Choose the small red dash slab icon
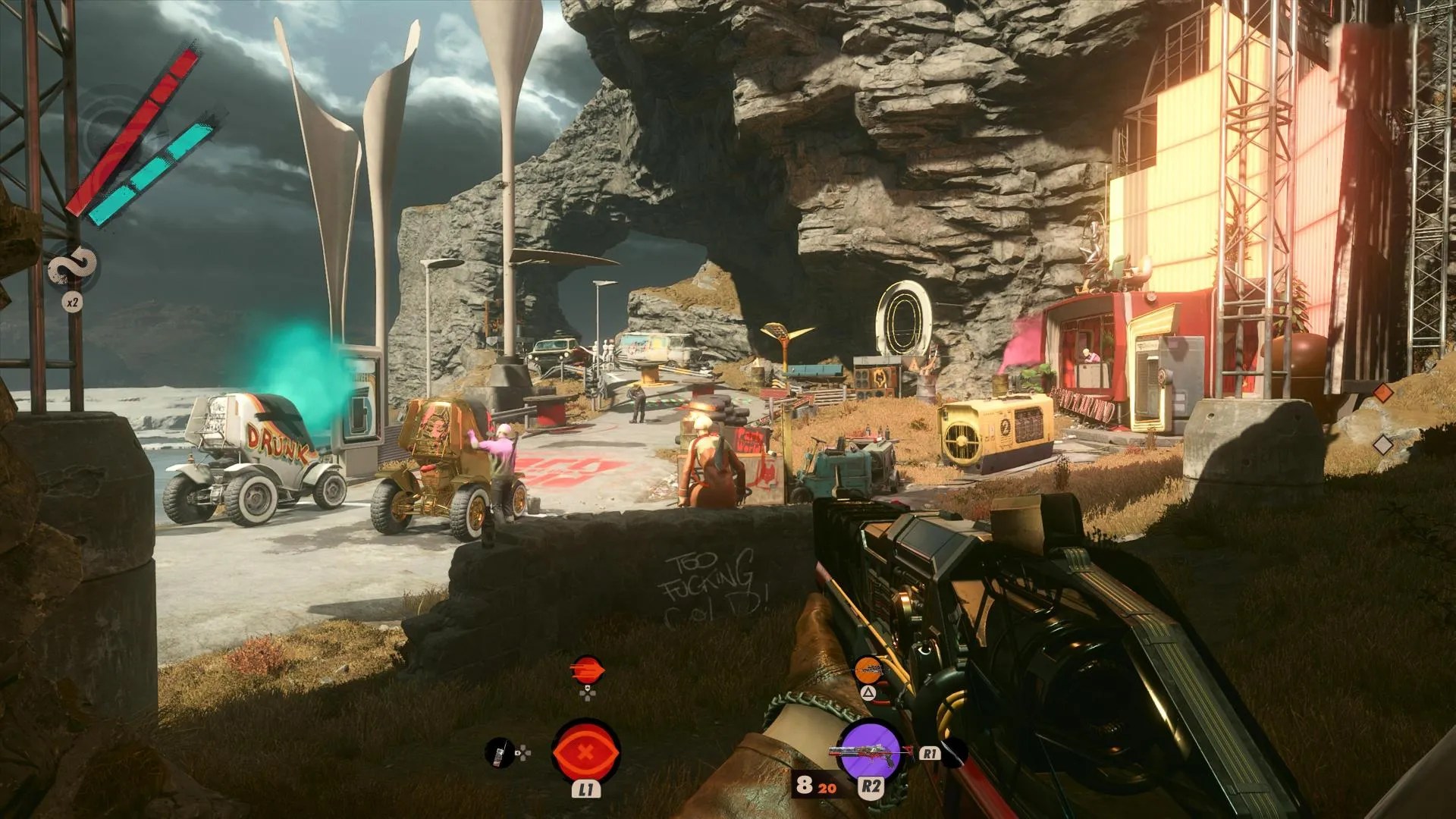 click(x=587, y=671)
